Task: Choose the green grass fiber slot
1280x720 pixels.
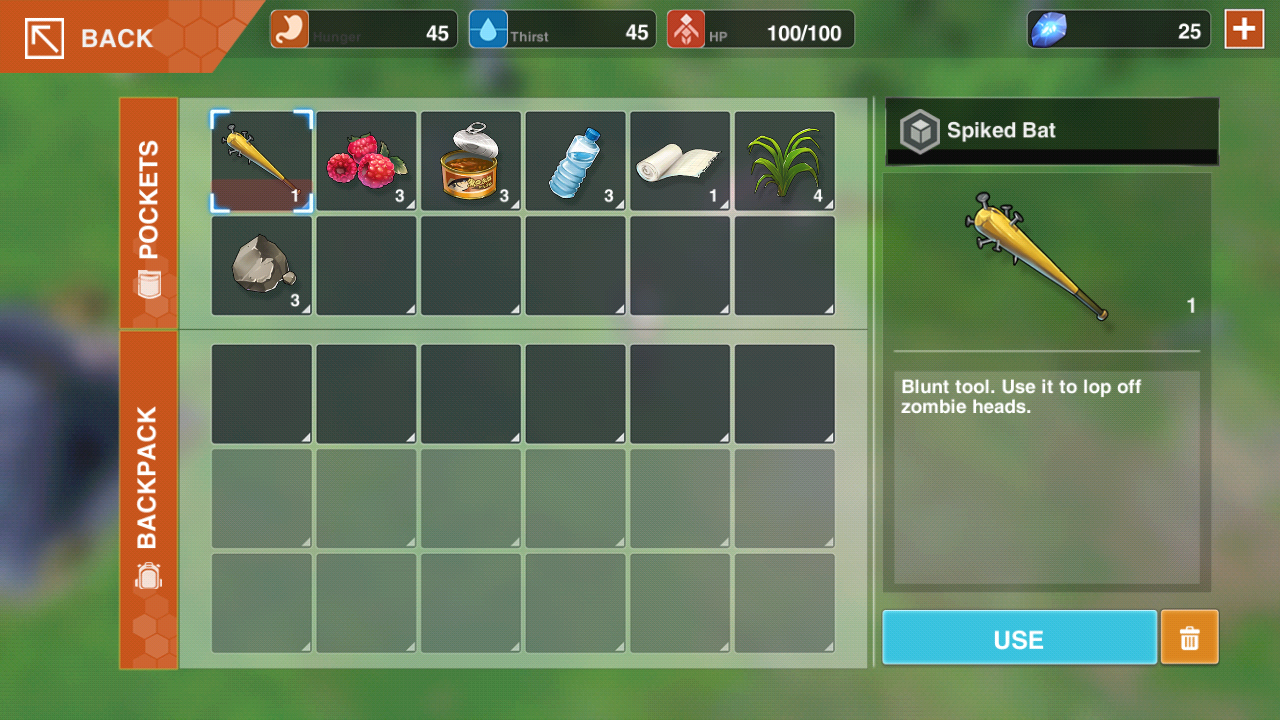Action: coord(785,161)
